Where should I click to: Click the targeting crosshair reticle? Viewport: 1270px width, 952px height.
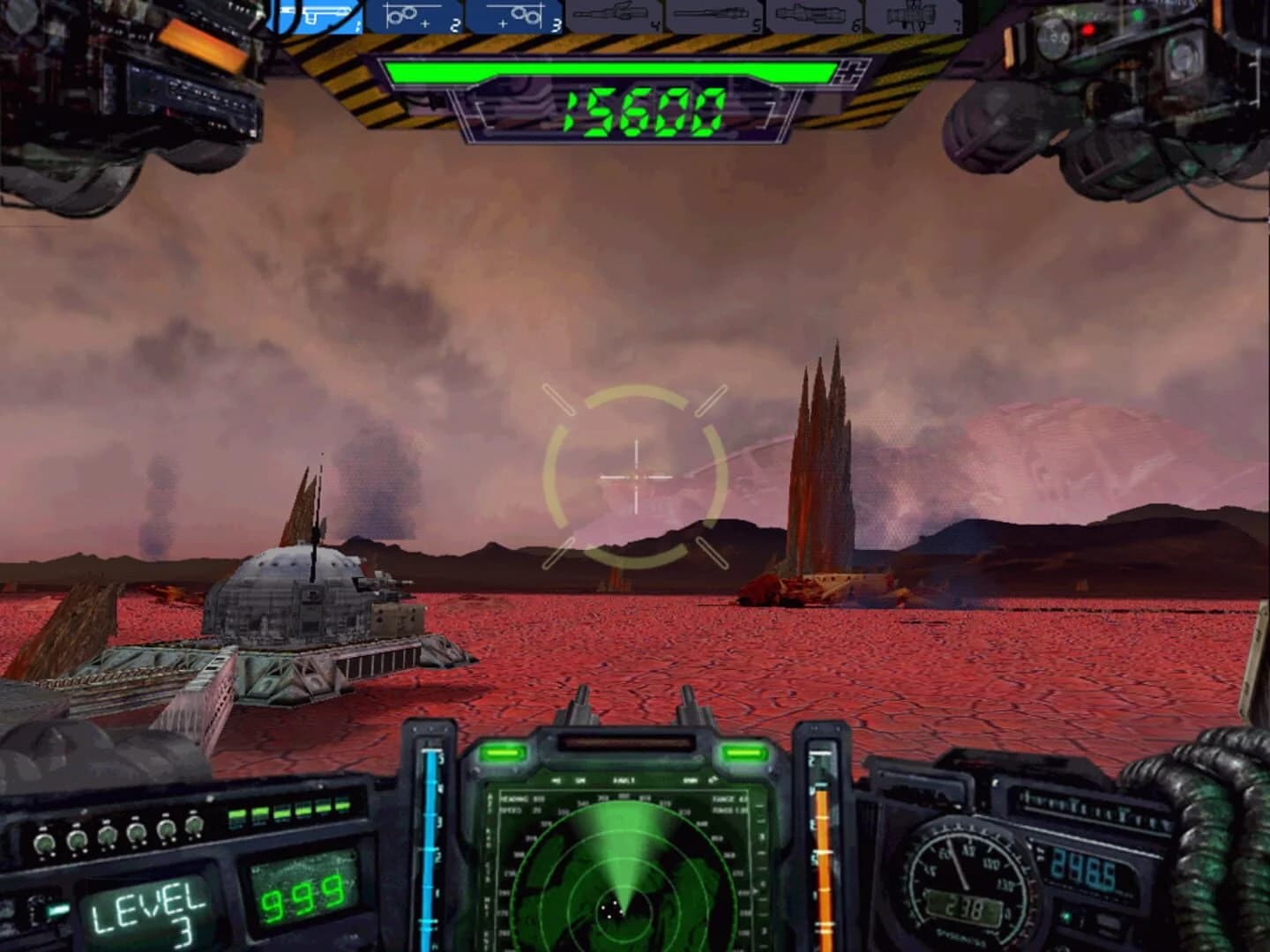tap(635, 478)
